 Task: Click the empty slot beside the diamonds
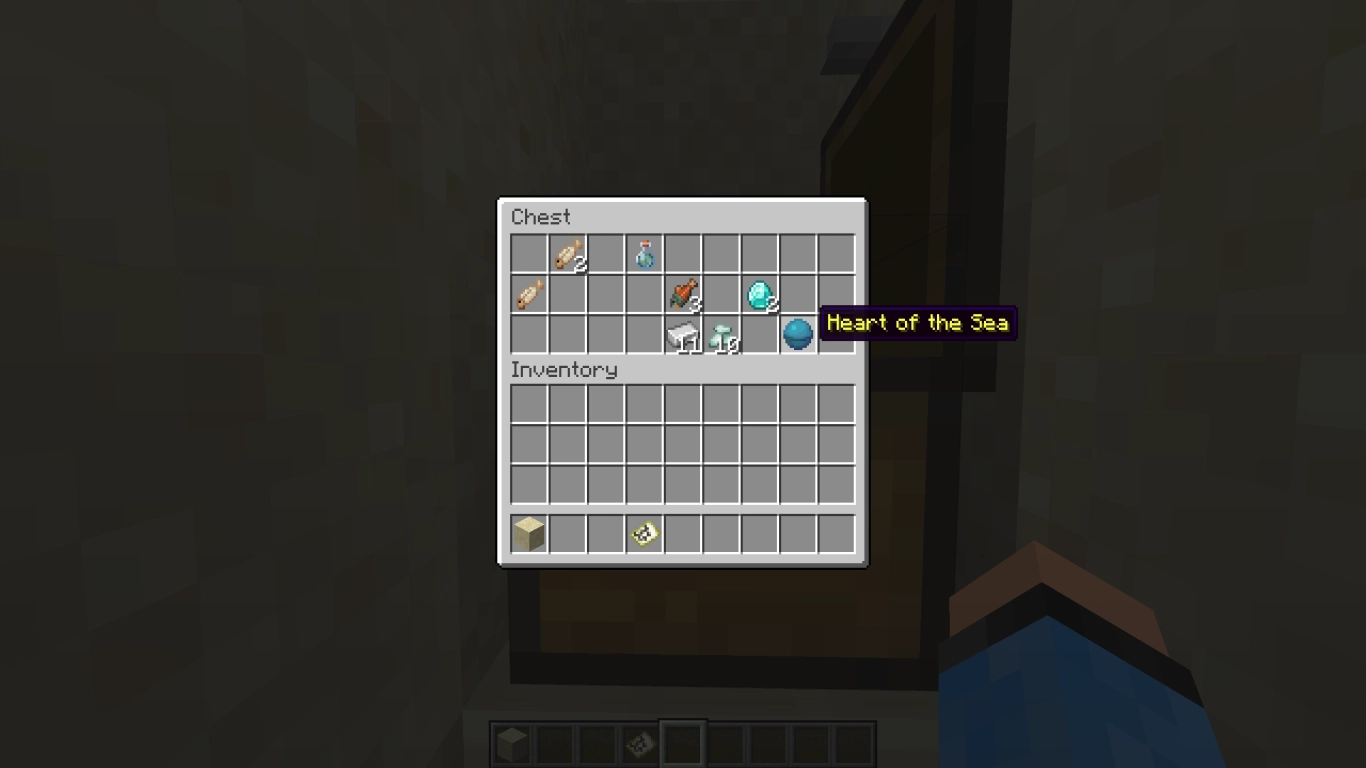721,295
